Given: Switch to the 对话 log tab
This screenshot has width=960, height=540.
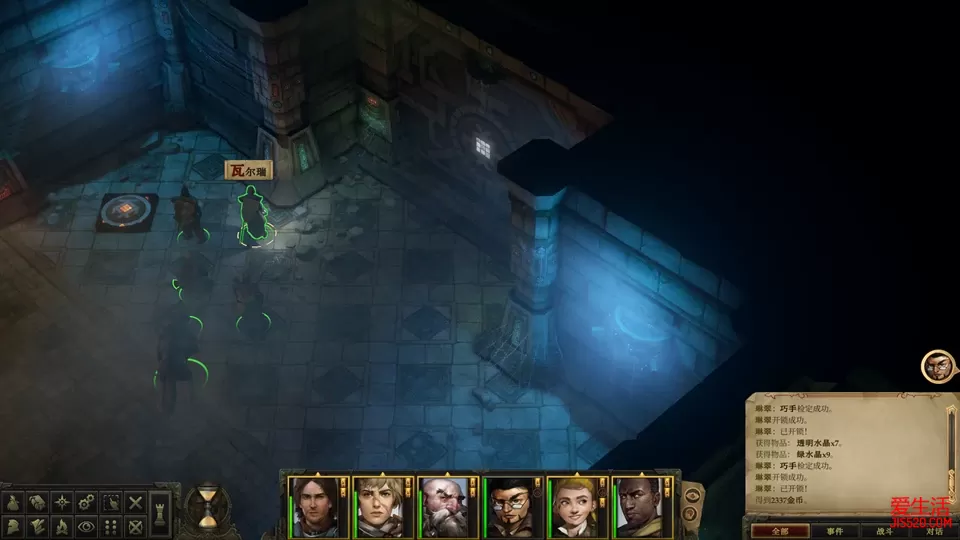Looking at the screenshot, I should (x=934, y=531).
